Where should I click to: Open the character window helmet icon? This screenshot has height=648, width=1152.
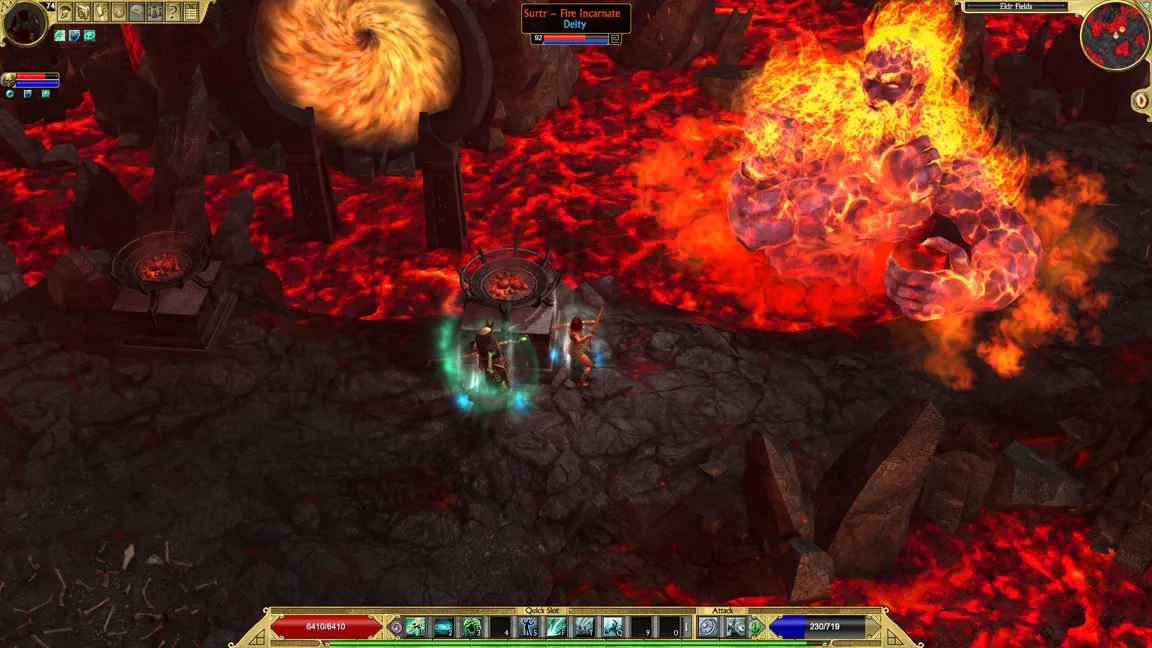(x=65, y=12)
